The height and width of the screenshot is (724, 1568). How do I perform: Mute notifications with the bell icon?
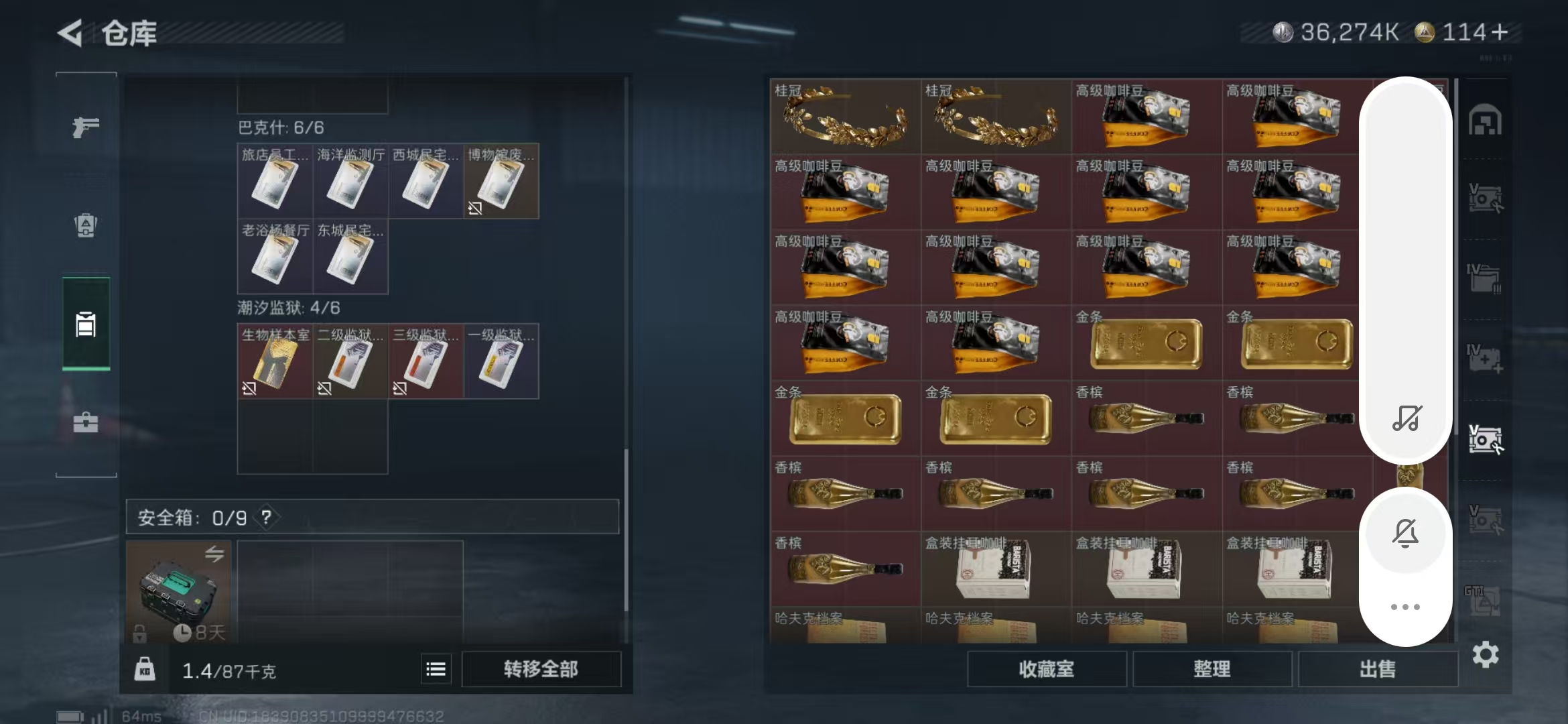coord(1405,532)
